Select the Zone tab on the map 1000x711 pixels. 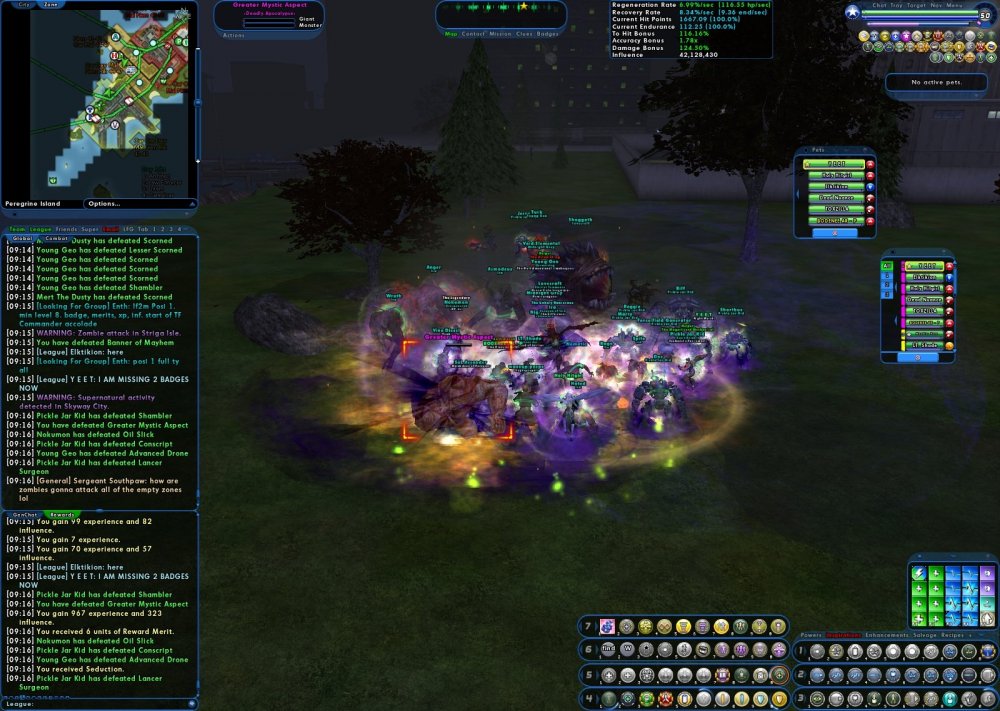[x=50, y=4]
